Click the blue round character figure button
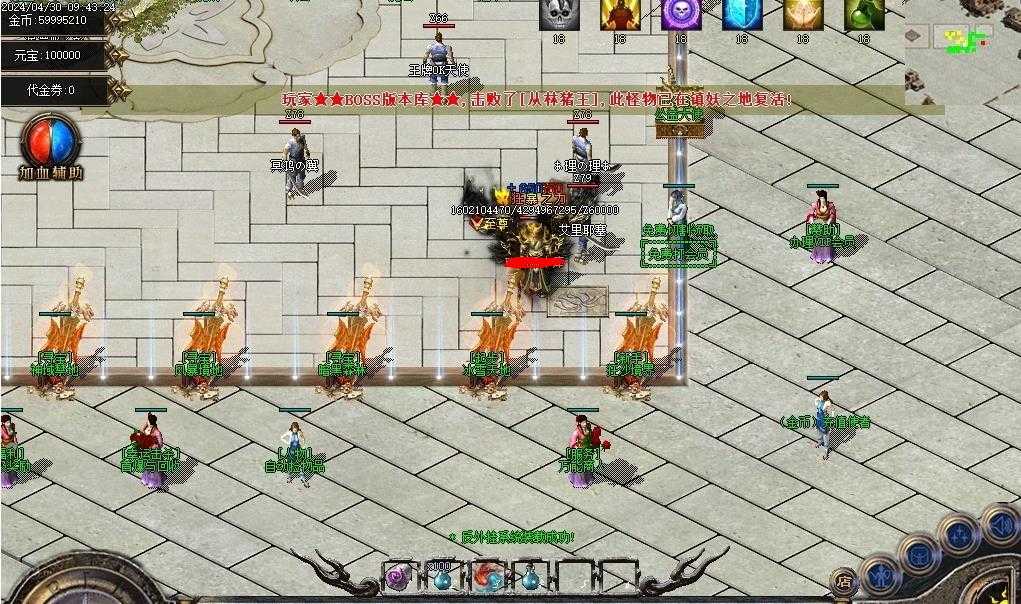Viewport: 1021px width, 604px height. point(881,574)
